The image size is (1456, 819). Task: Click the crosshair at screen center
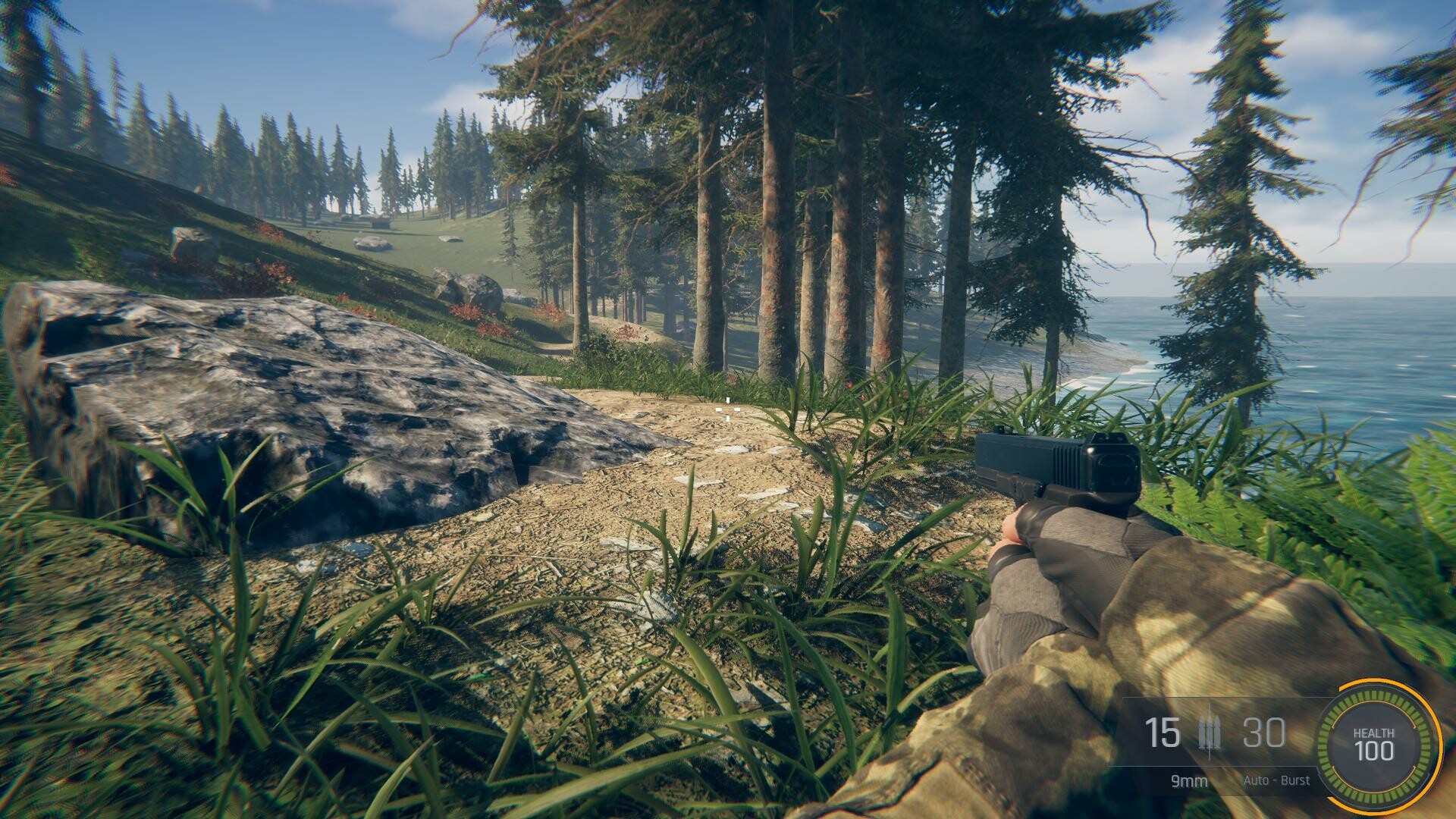728,409
